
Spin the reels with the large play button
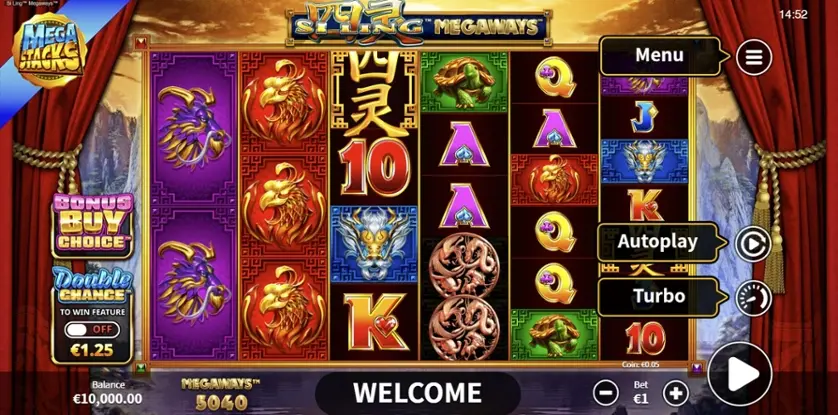point(740,375)
